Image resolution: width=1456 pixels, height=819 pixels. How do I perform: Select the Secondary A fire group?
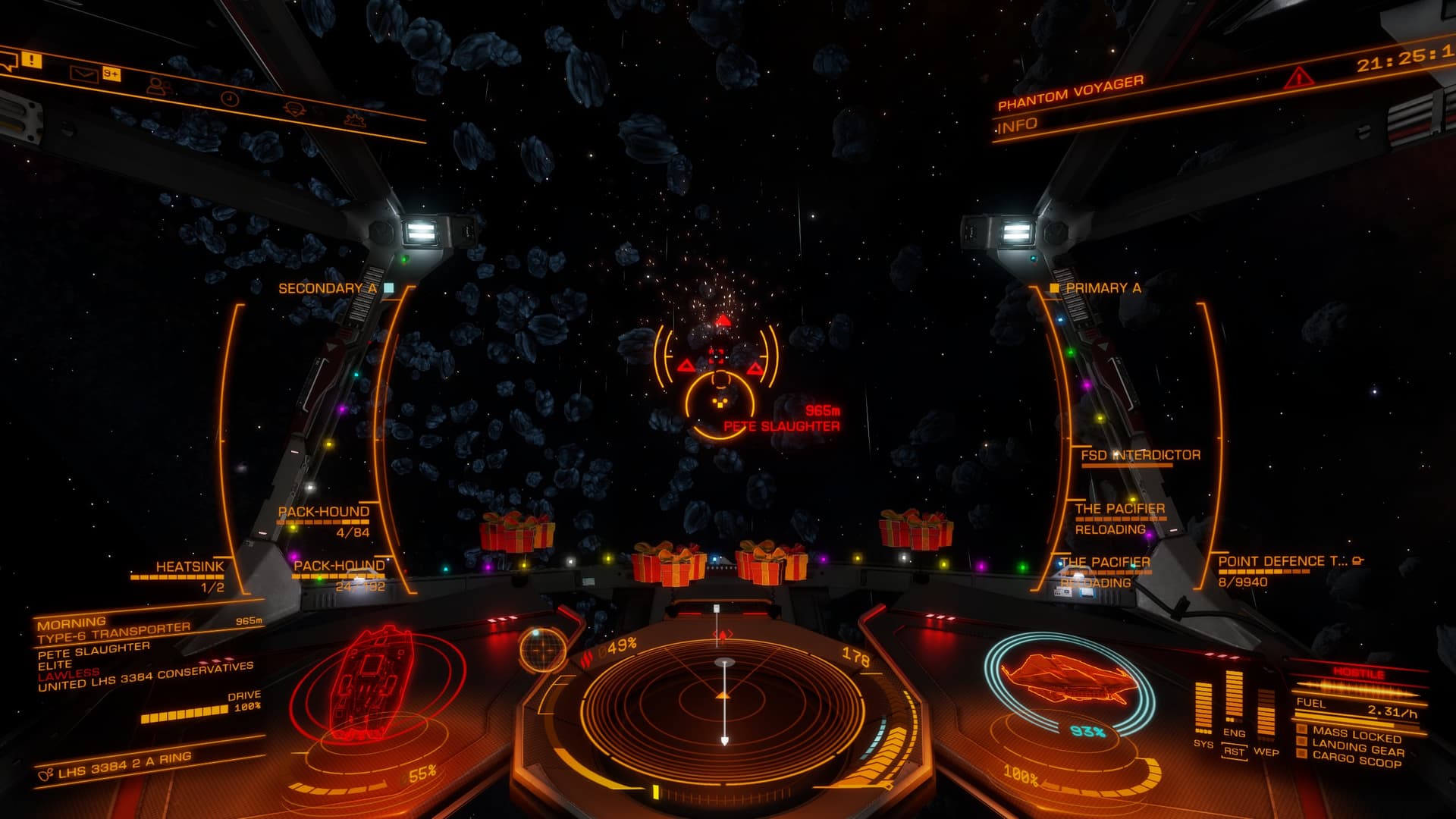[x=328, y=289]
